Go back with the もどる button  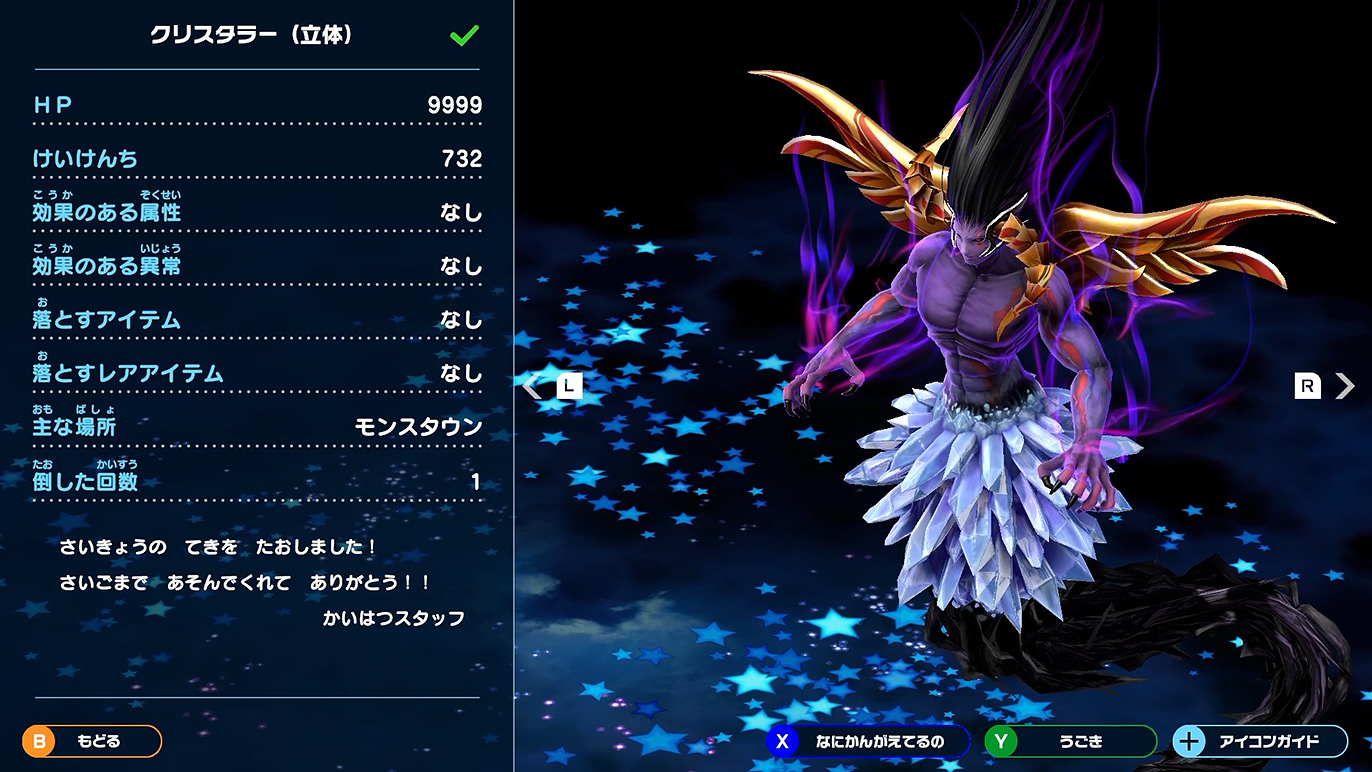[x=92, y=741]
